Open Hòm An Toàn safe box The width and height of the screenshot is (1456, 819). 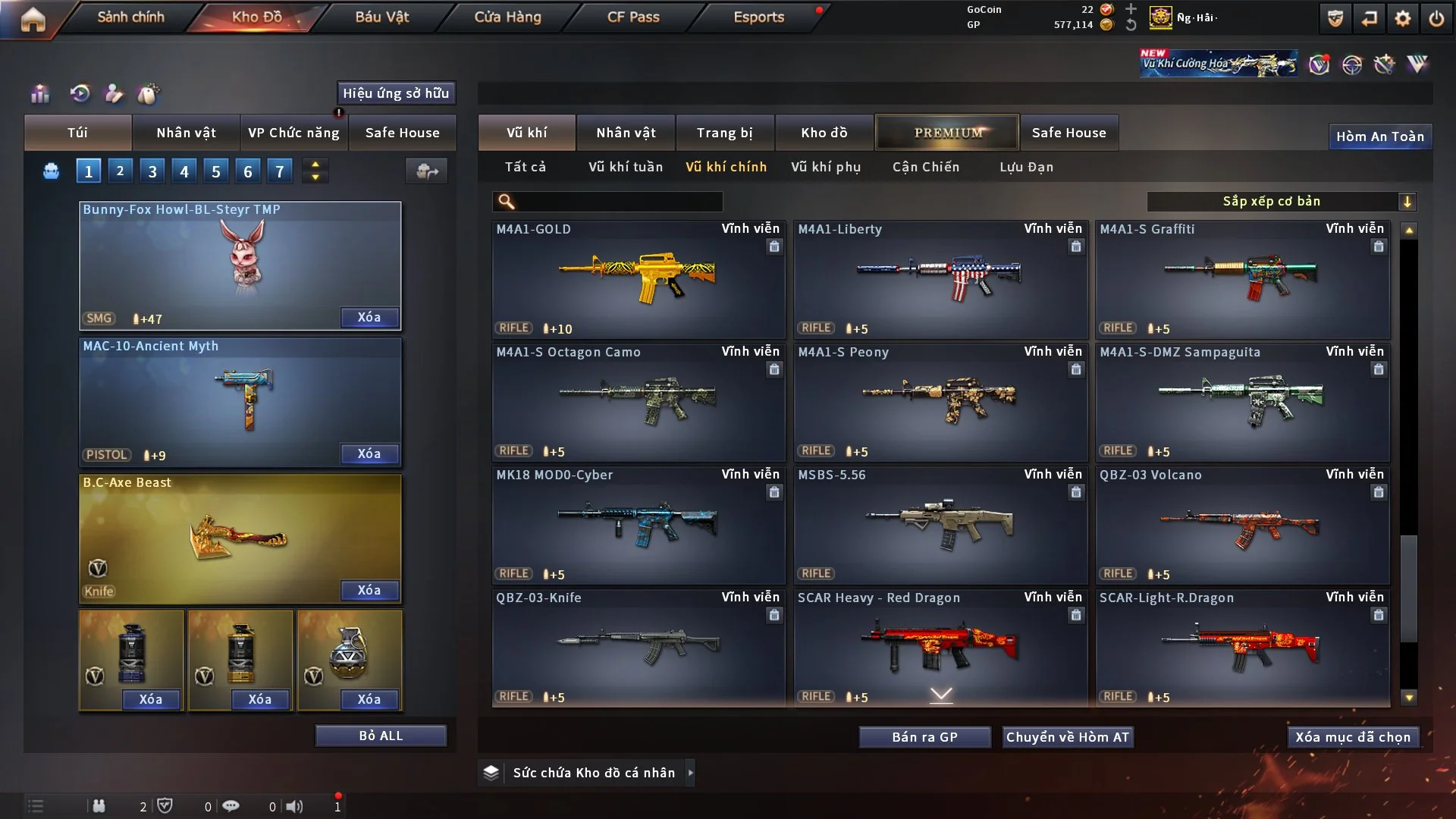coord(1380,136)
